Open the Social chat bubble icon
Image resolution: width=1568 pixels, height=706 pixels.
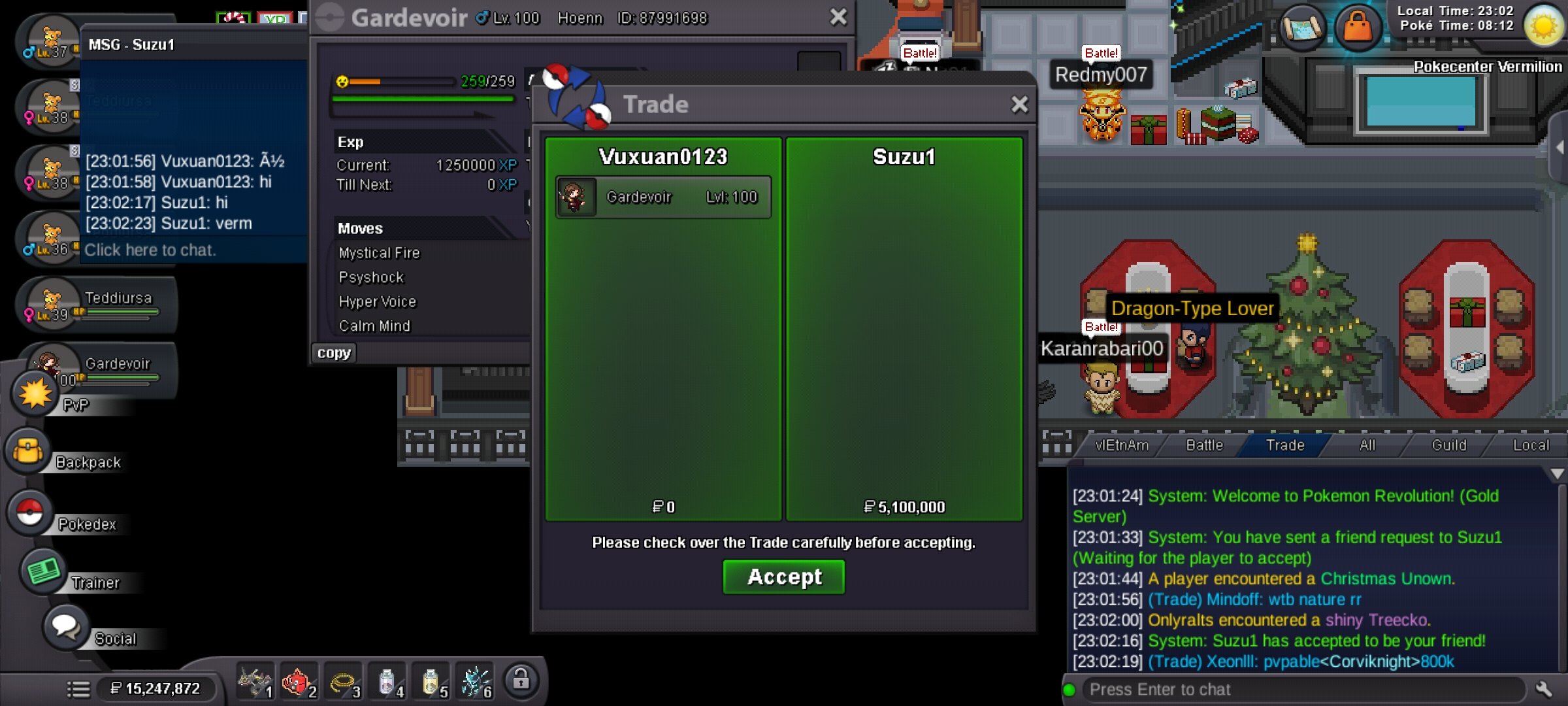[65, 626]
